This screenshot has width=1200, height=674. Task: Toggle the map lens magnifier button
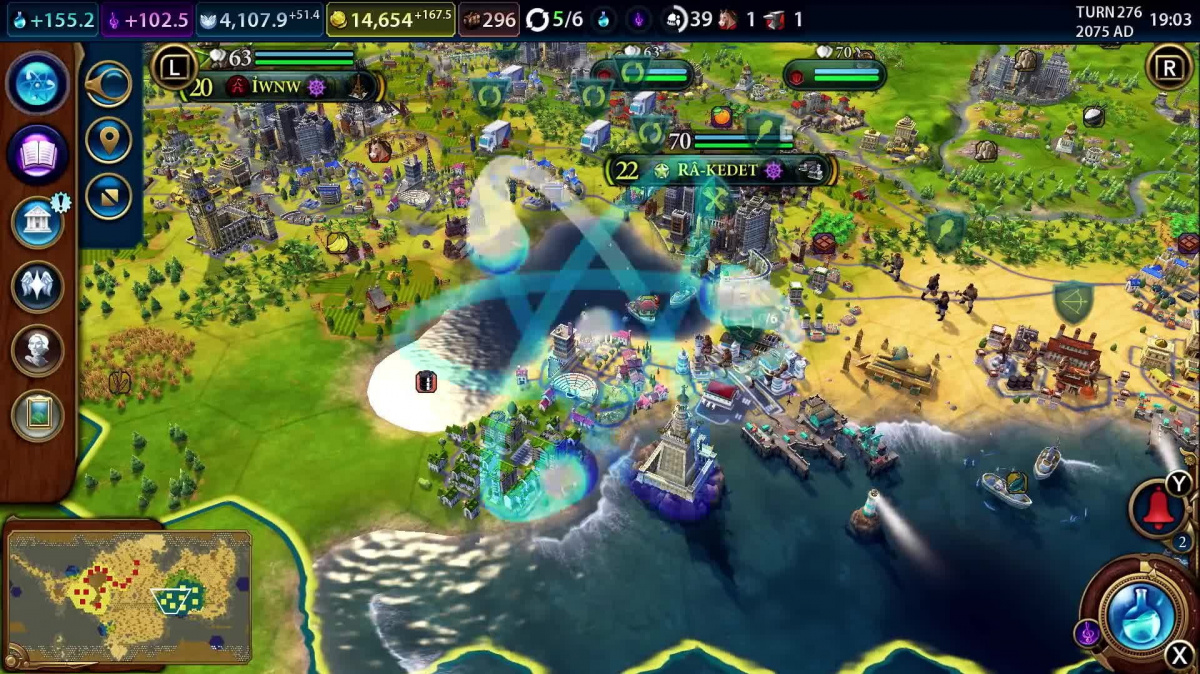point(108,84)
